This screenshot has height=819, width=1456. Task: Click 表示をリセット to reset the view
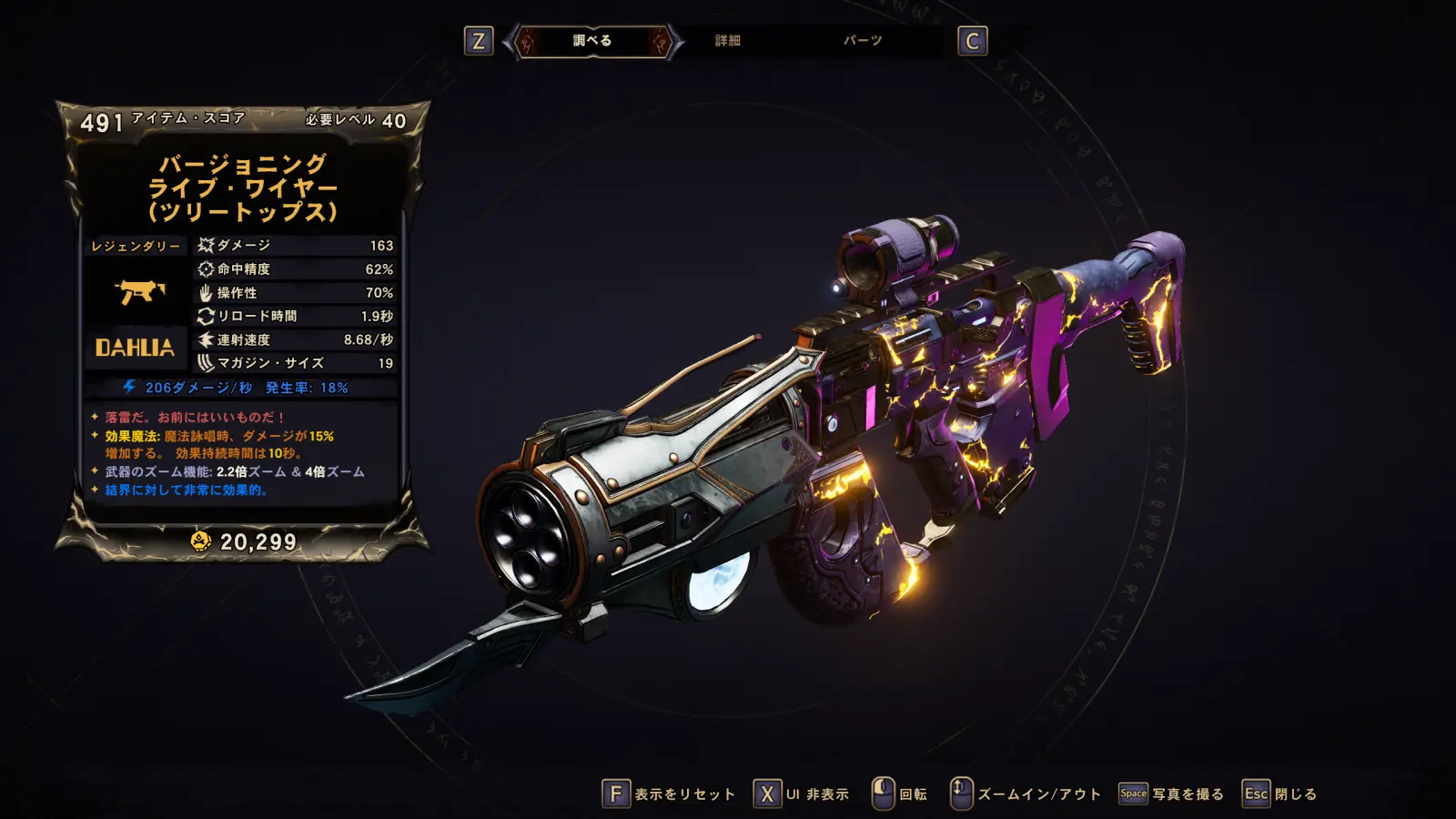[x=669, y=794]
